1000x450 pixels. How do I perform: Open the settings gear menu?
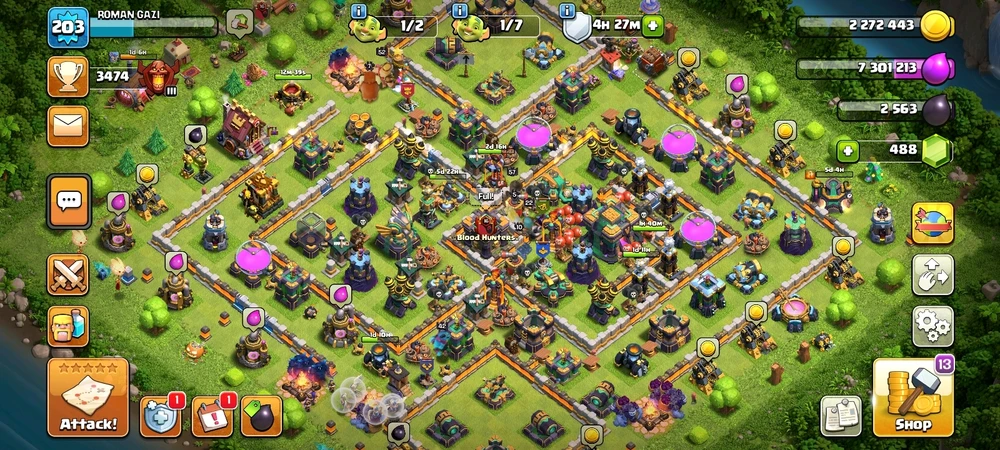click(932, 327)
